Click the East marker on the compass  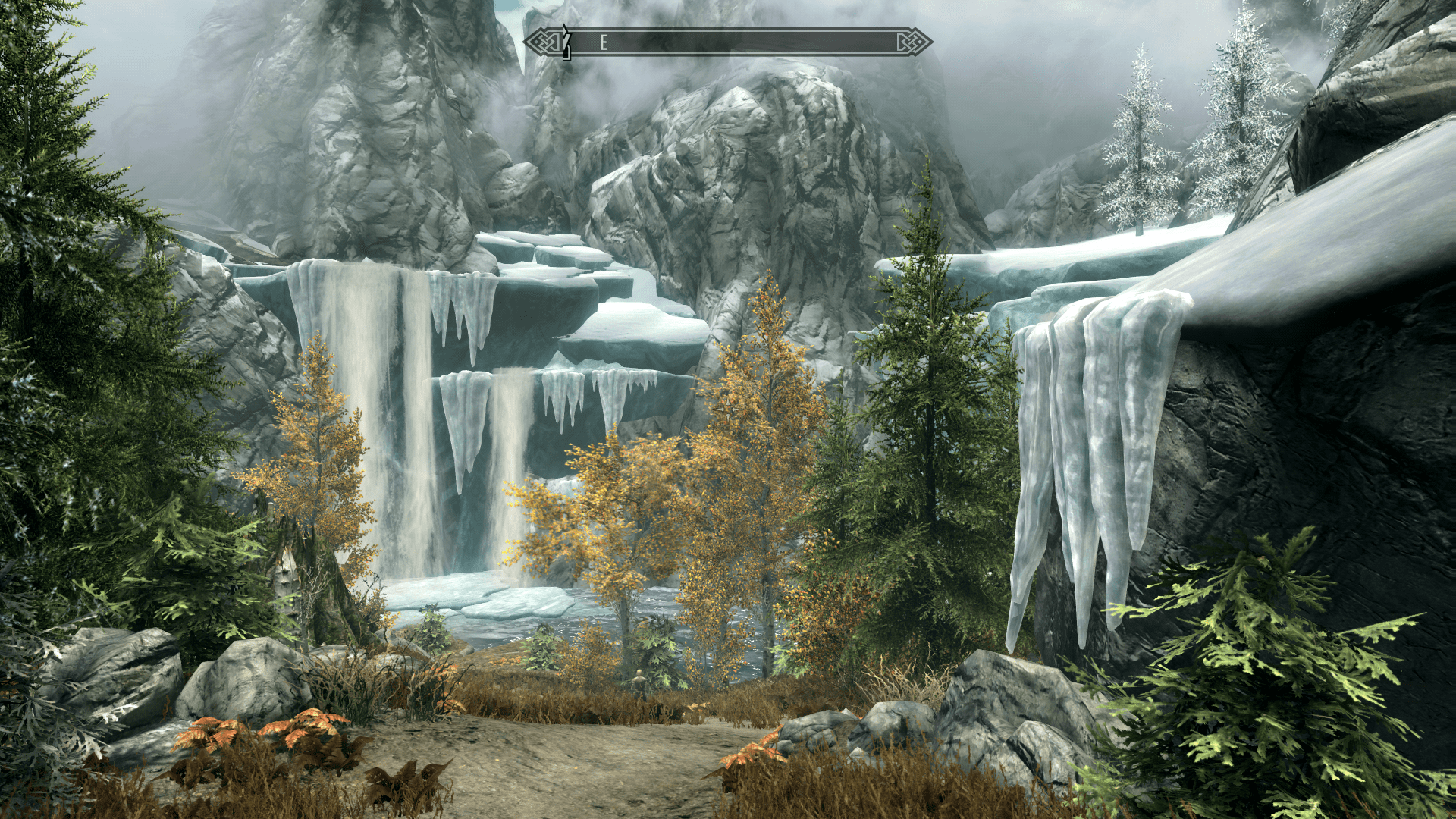(x=604, y=42)
